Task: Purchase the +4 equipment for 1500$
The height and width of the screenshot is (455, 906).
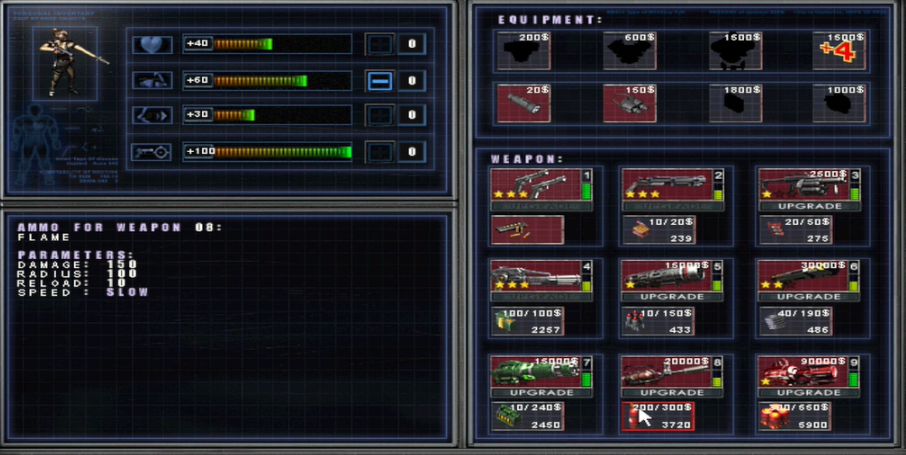Action: pos(840,50)
